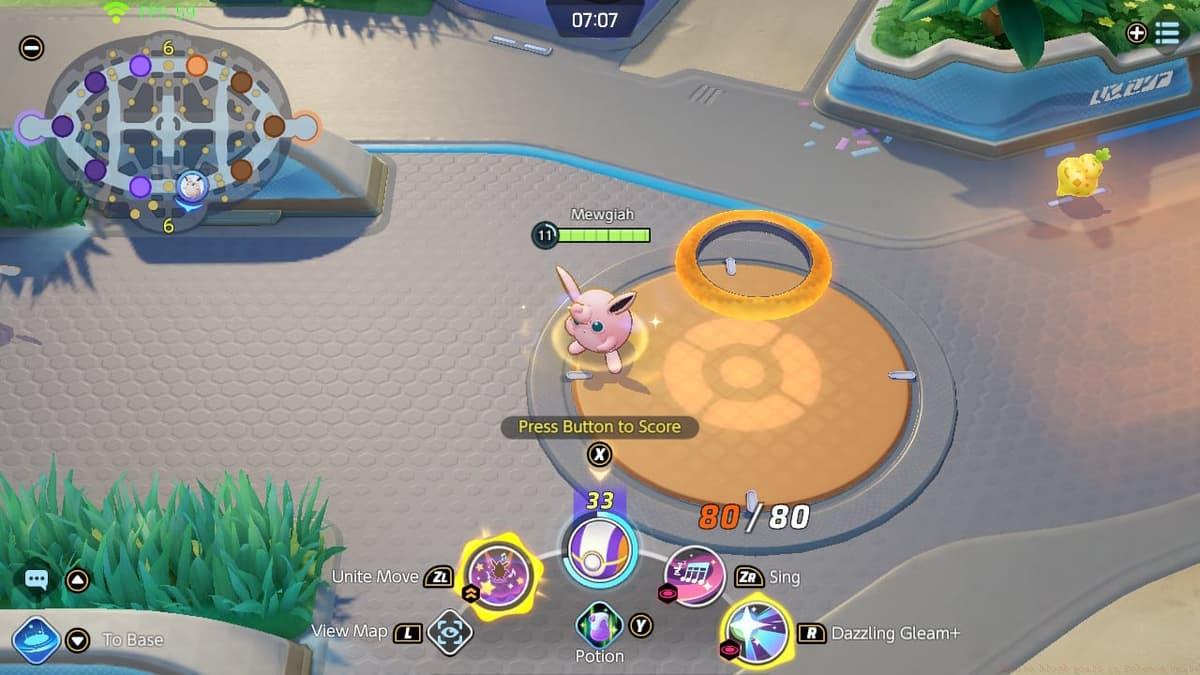The width and height of the screenshot is (1200, 675).
Task: Tap the Poké Ball score button
Action: tap(599, 551)
